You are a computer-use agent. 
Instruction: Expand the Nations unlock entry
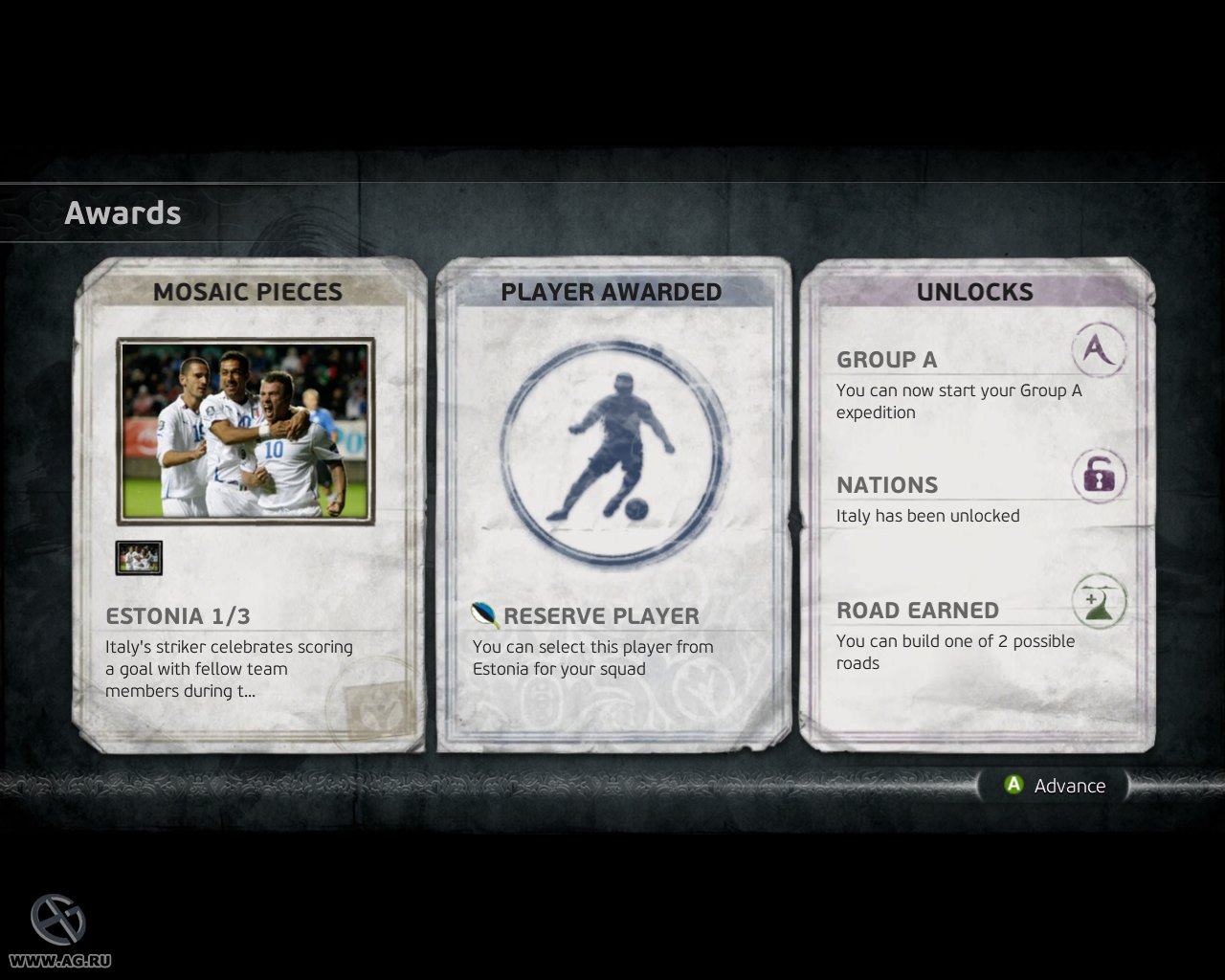click(x=885, y=485)
